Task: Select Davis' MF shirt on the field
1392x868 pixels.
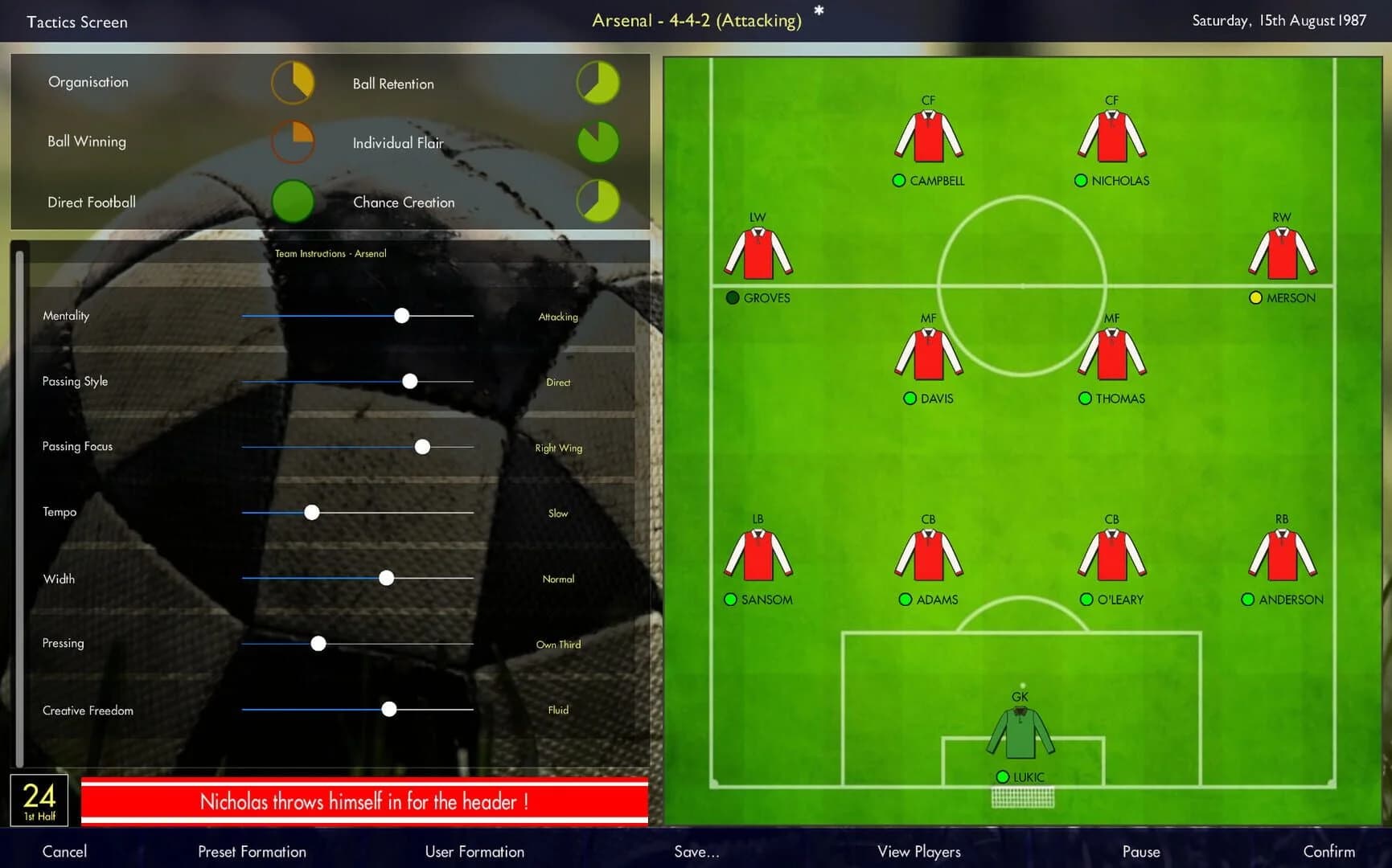Action: click(929, 354)
